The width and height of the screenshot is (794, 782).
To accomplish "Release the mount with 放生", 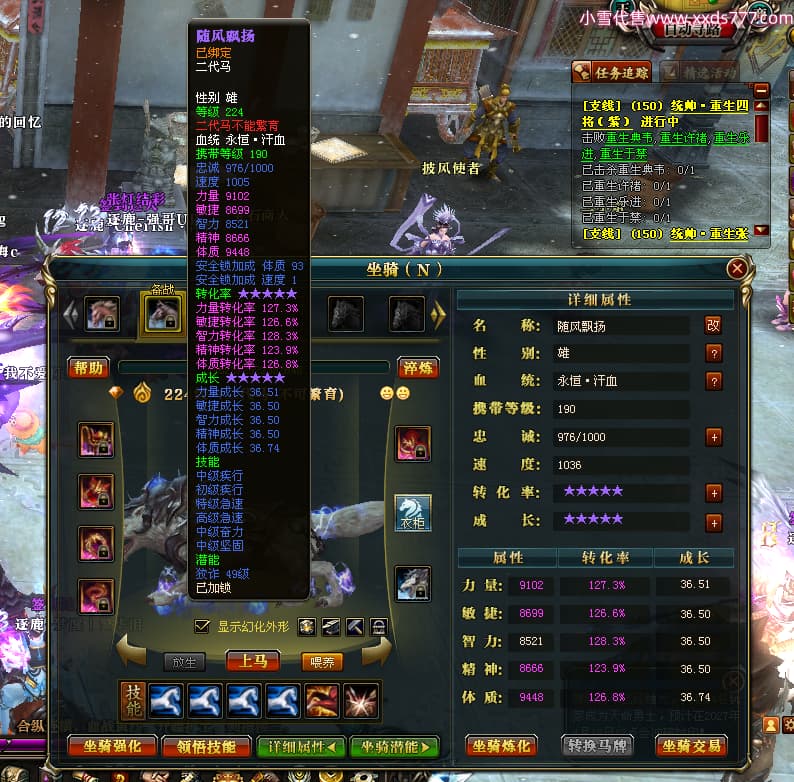I will [185, 661].
